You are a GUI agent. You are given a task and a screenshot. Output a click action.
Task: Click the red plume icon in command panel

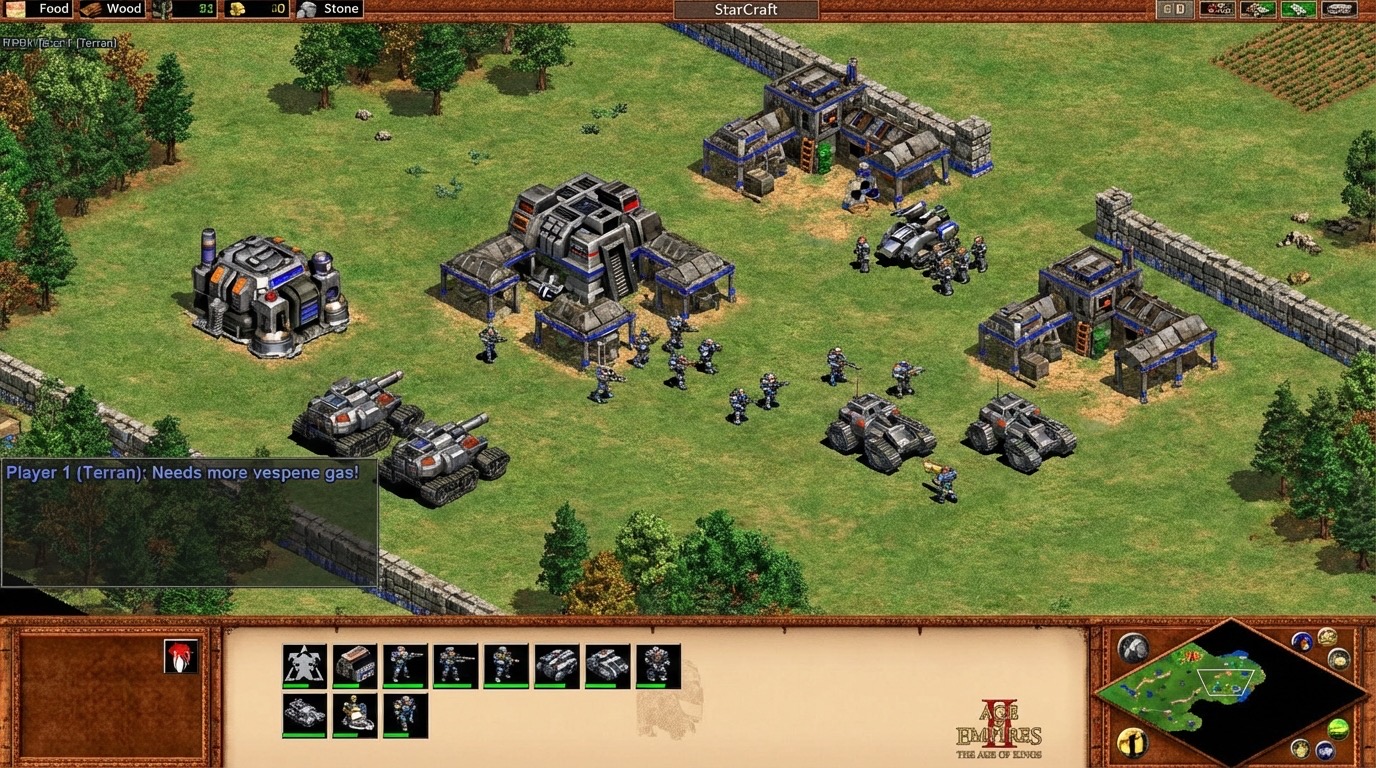point(181,657)
